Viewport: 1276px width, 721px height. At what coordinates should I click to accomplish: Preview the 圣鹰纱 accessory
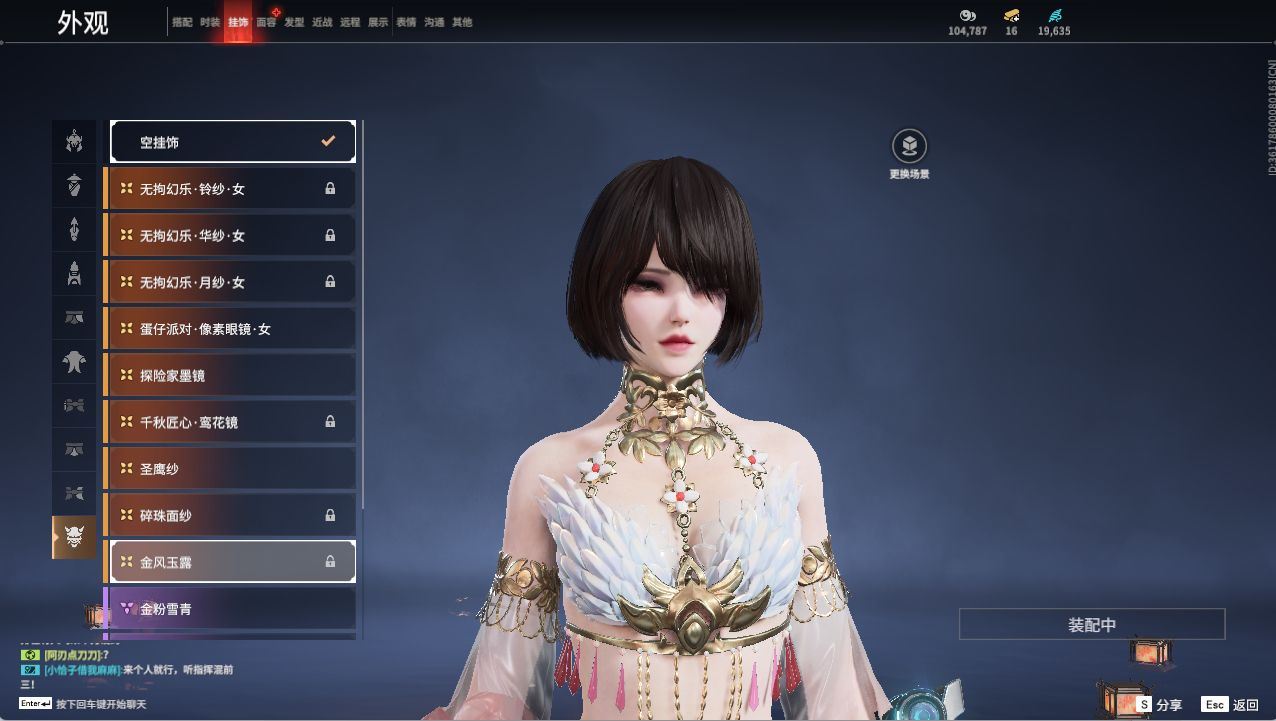click(232, 469)
